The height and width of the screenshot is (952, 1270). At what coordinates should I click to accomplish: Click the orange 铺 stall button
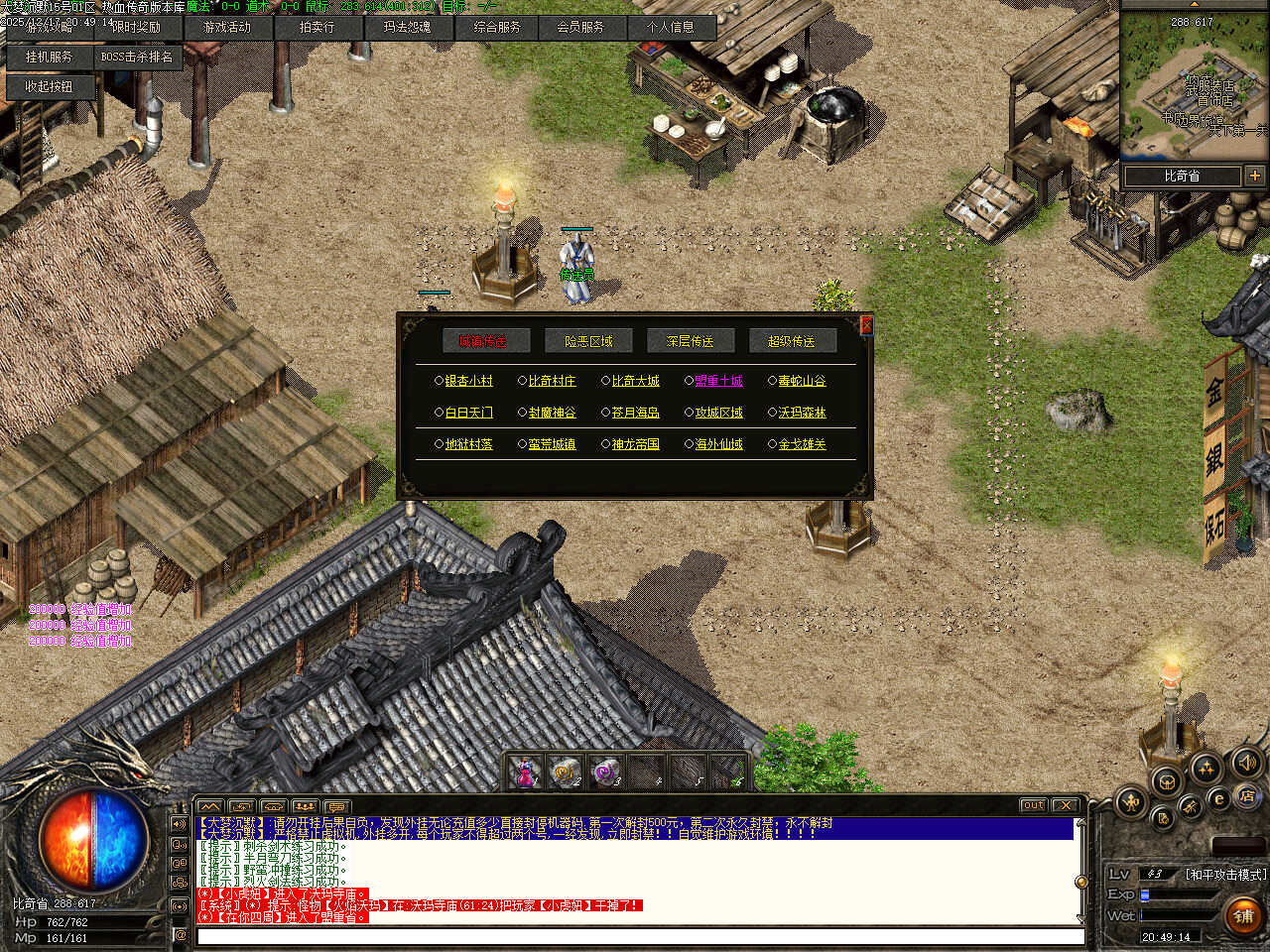(1243, 915)
